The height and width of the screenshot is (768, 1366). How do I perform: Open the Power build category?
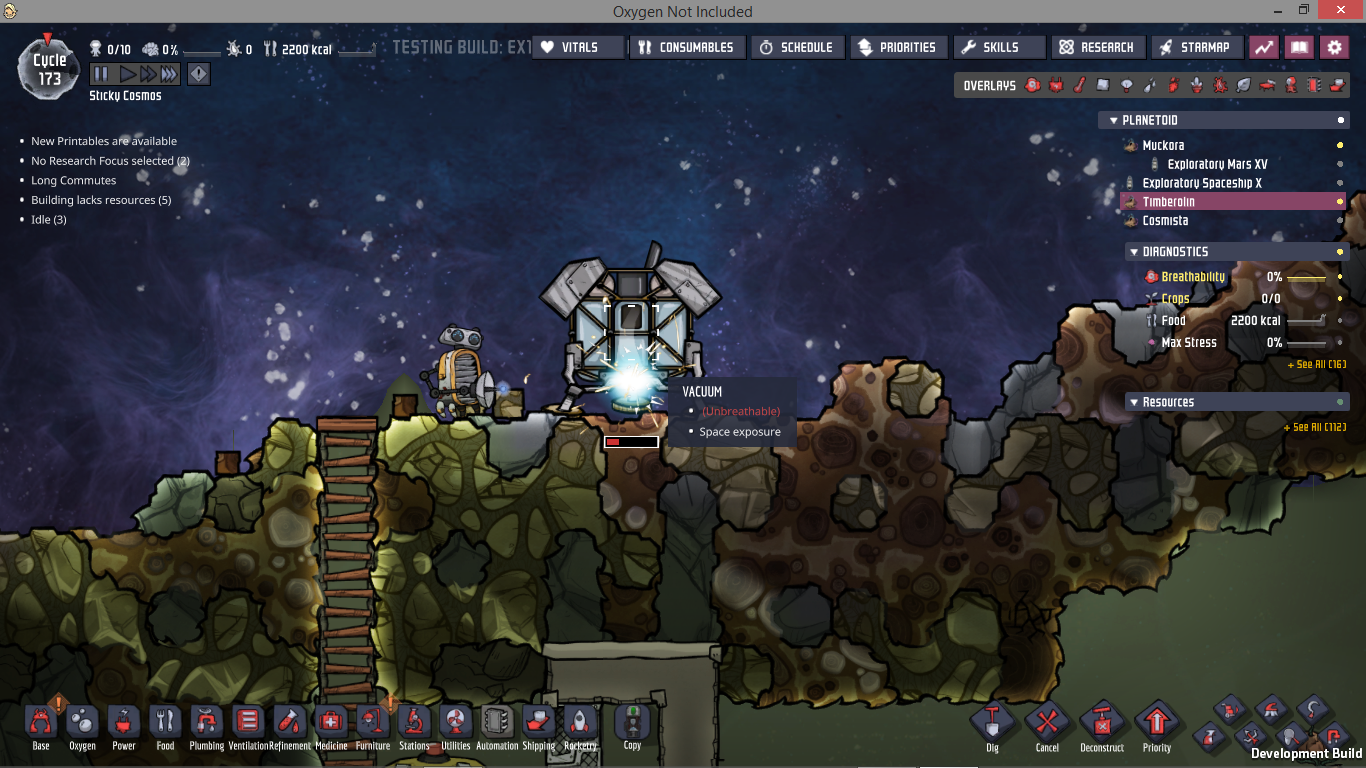pyautogui.click(x=124, y=727)
